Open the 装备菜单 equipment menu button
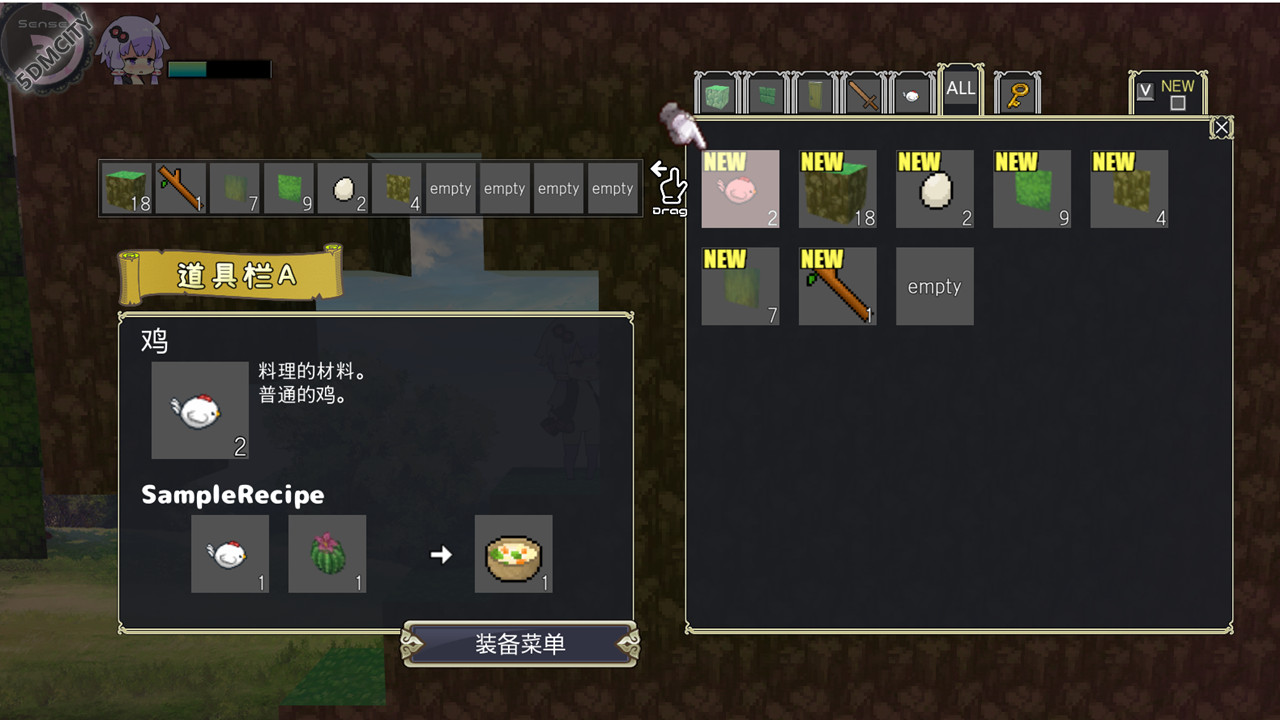 tap(519, 644)
